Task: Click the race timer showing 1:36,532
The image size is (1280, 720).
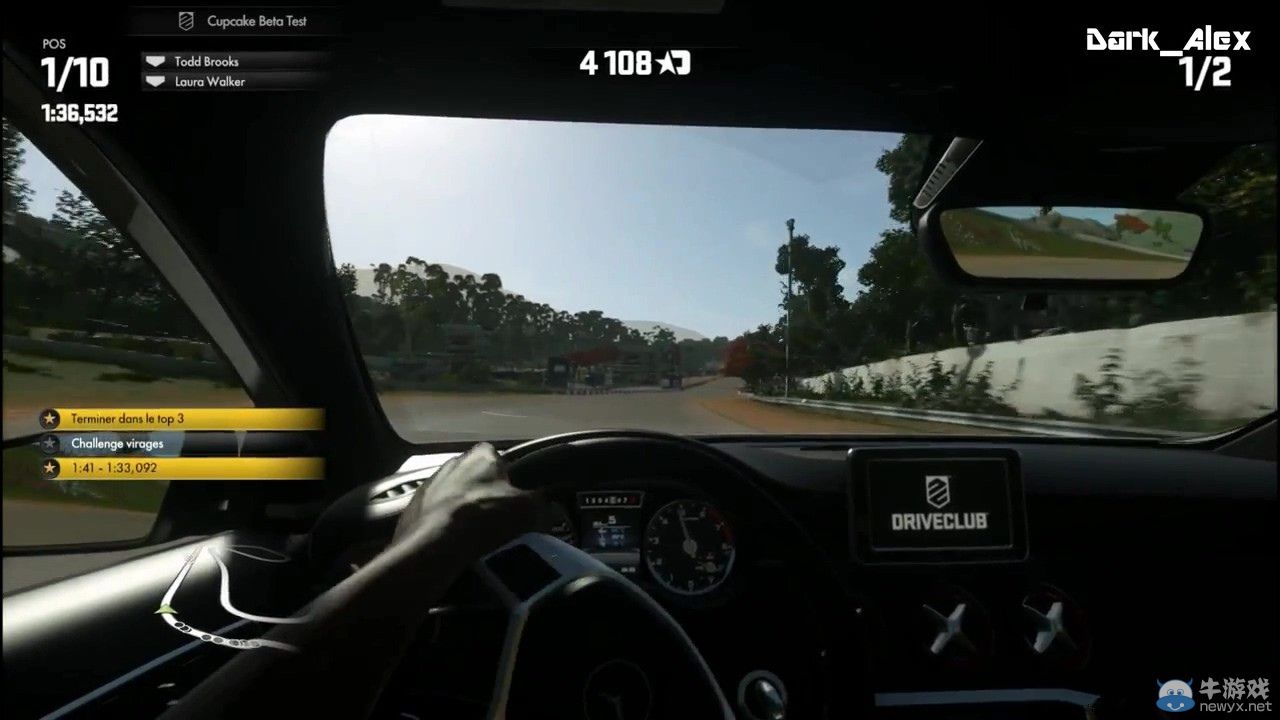Action: pyautogui.click(x=79, y=112)
